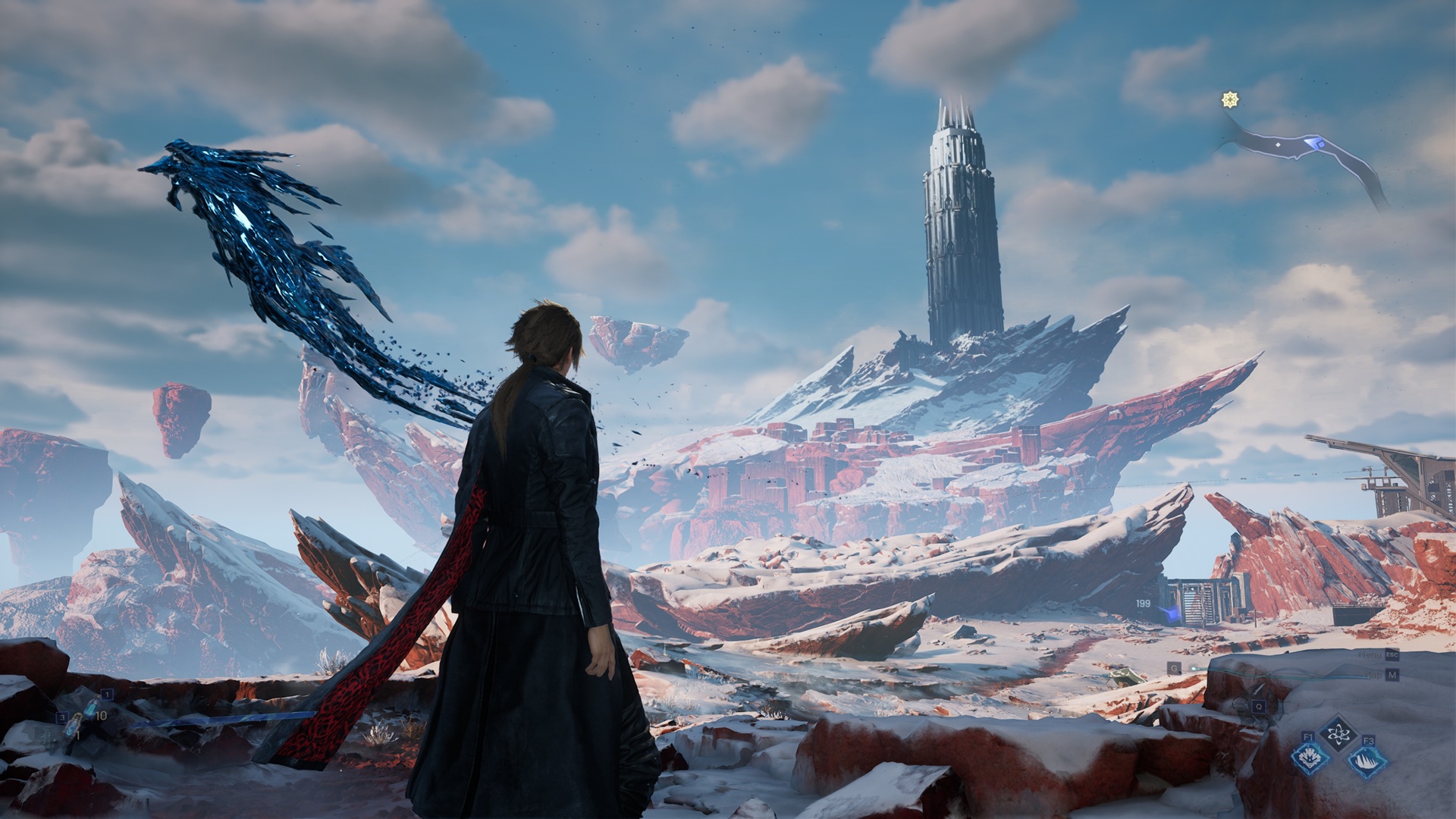Open the faded Menu label
This screenshot has width=1456, height=819.
click(1371, 654)
